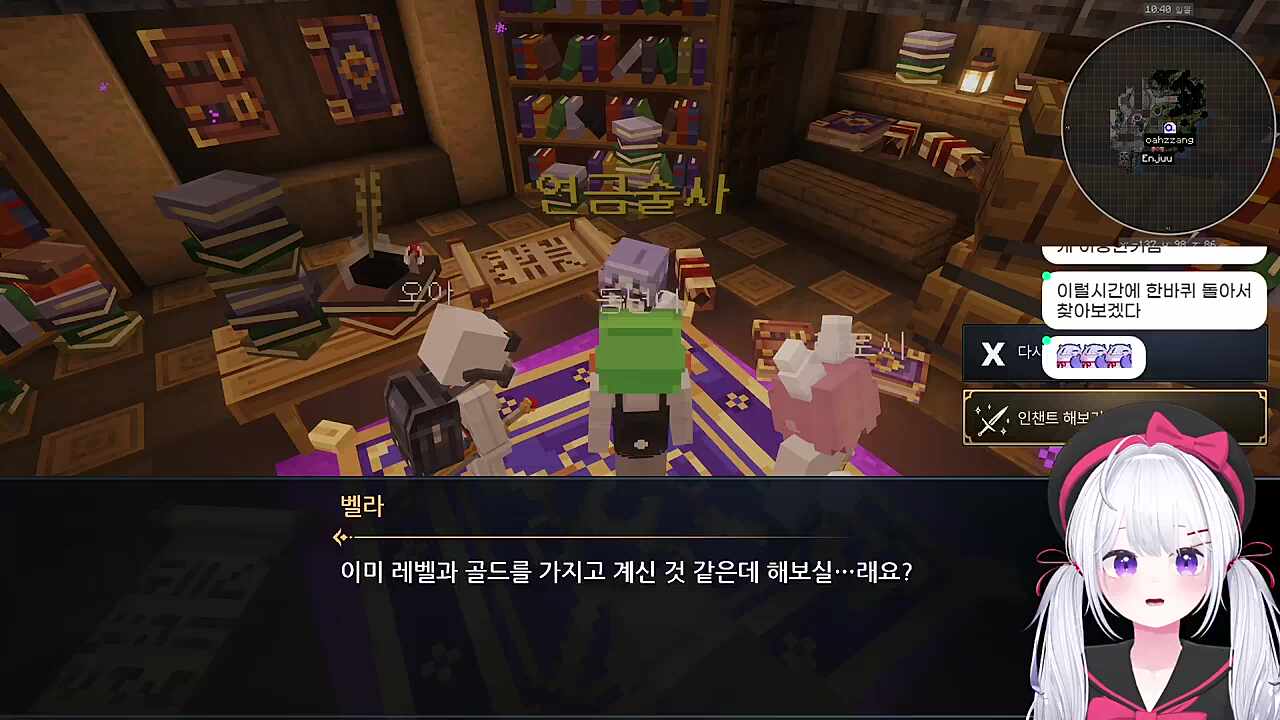Click the green indicator on the 다시 option row

1046,339
